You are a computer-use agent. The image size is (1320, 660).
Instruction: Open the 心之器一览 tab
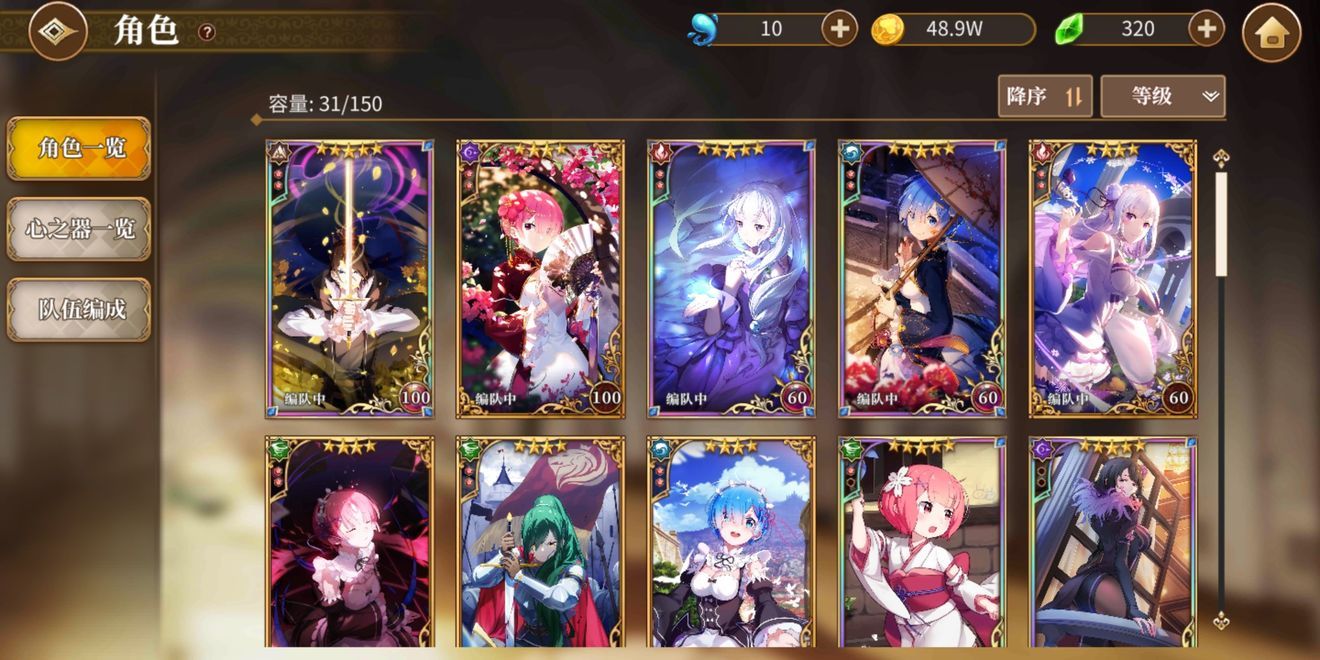pos(80,229)
